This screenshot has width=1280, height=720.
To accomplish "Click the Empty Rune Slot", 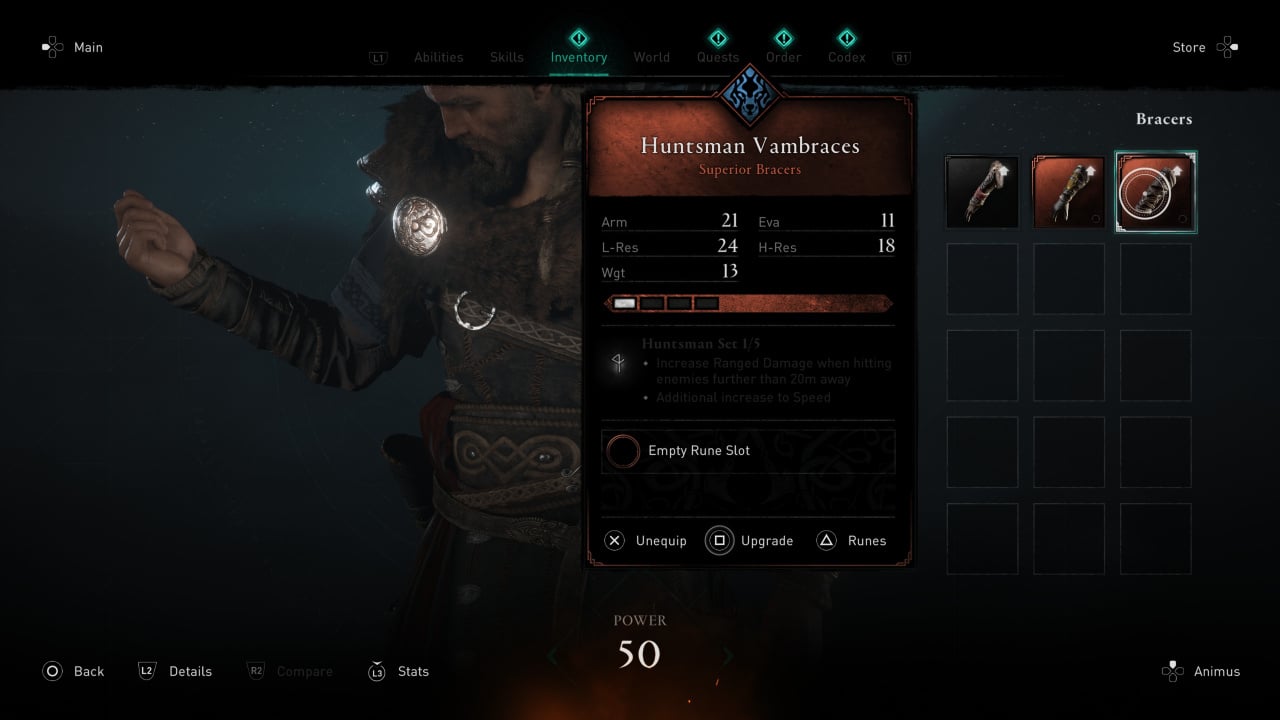I will click(748, 451).
